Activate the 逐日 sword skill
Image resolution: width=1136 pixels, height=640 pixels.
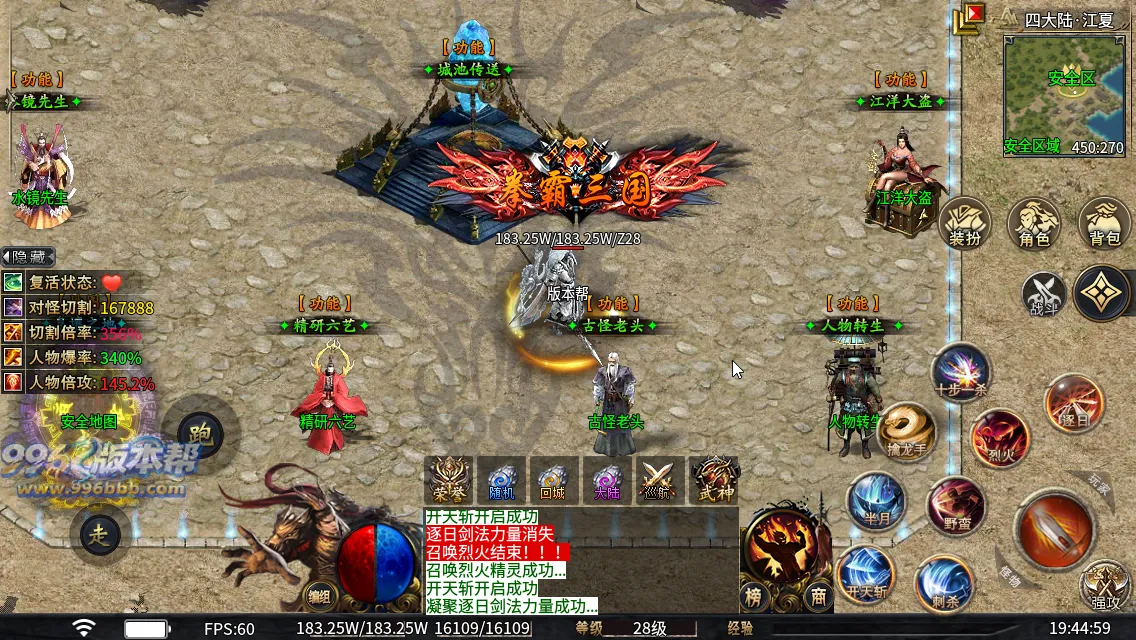[1074, 403]
